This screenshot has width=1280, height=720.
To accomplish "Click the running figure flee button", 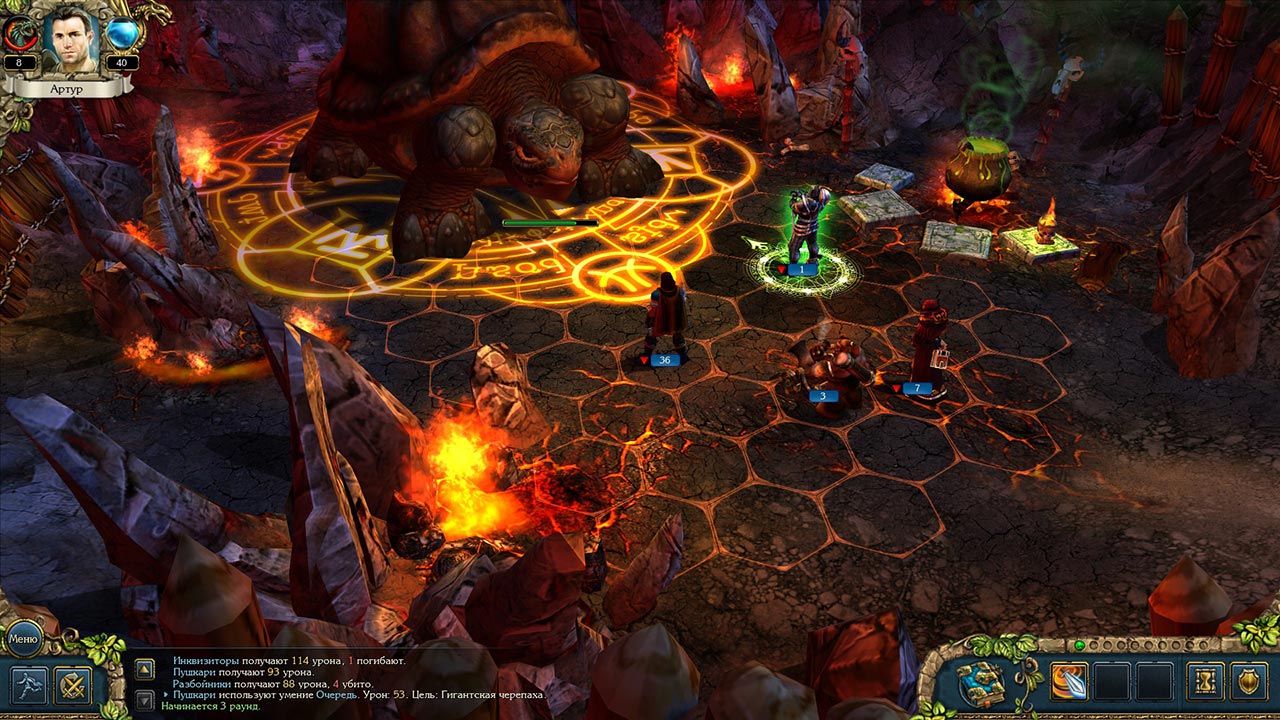I will point(27,685).
